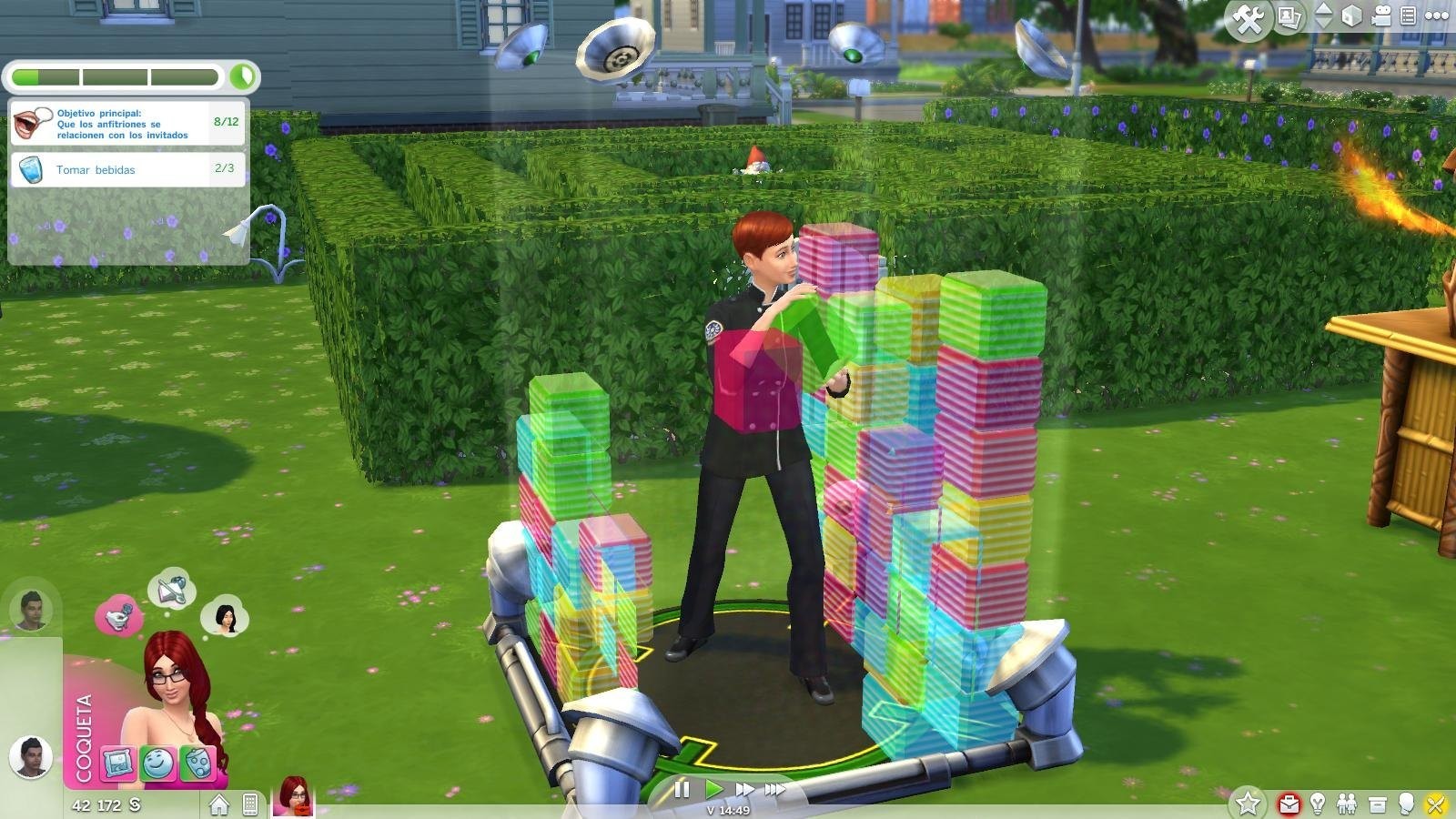Toggle the wall cutaway view cube
The width and height of the screenshot is (1456, 819).
point(1351,15)
